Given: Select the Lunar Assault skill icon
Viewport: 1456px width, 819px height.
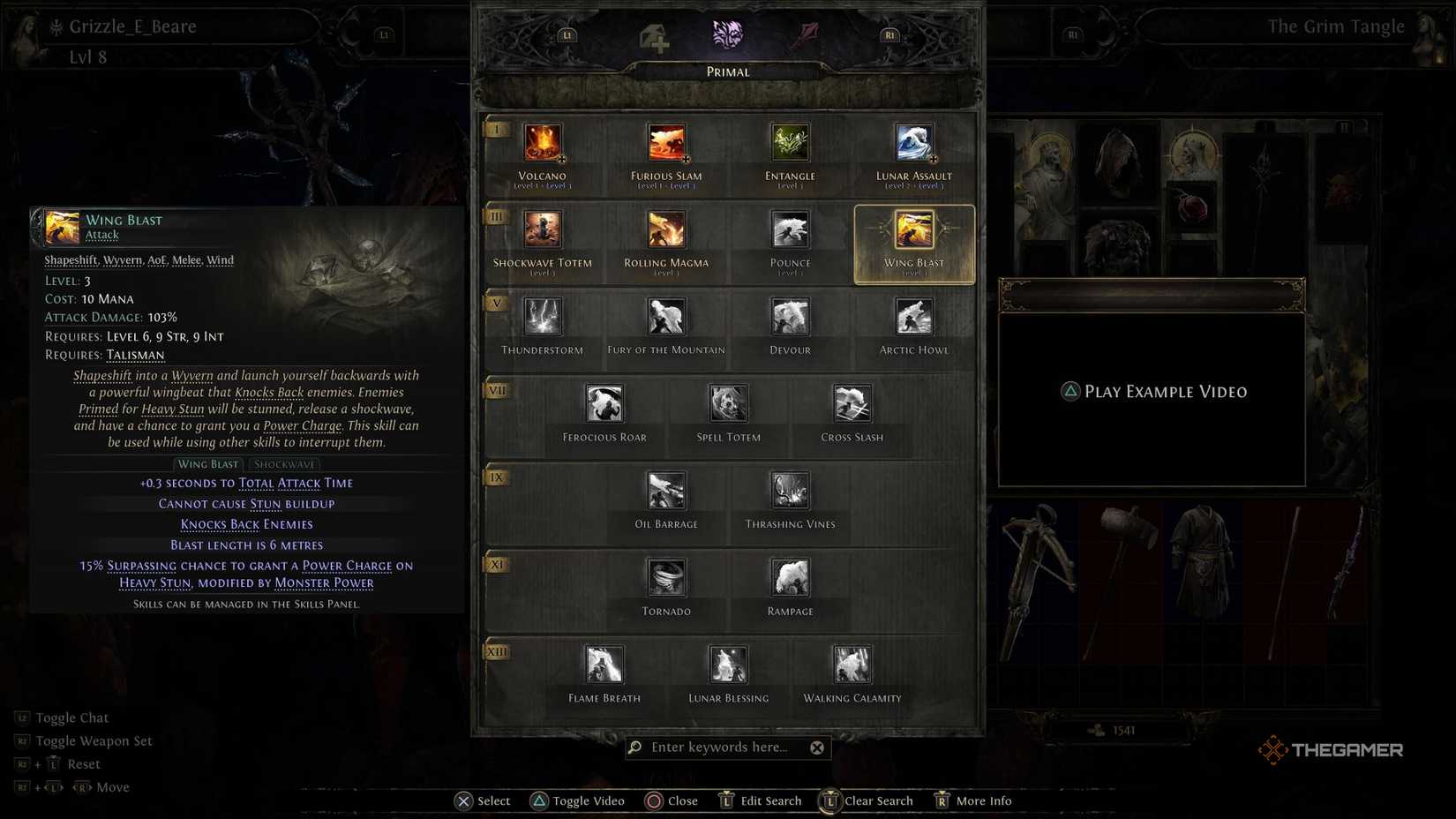Looking at the screenshot, I should 912,144.
